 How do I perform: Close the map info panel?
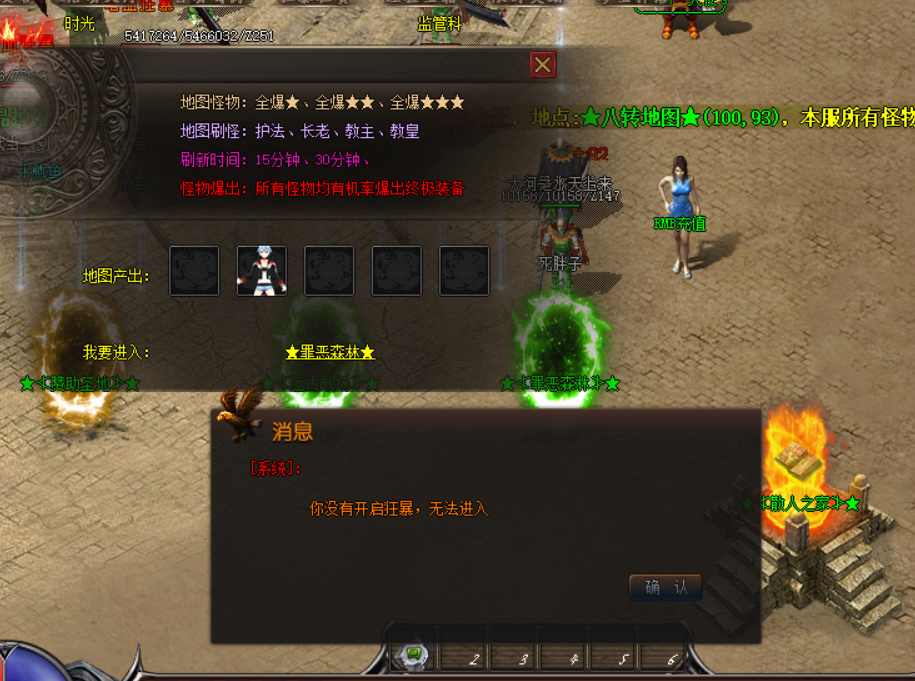(542, 65)
